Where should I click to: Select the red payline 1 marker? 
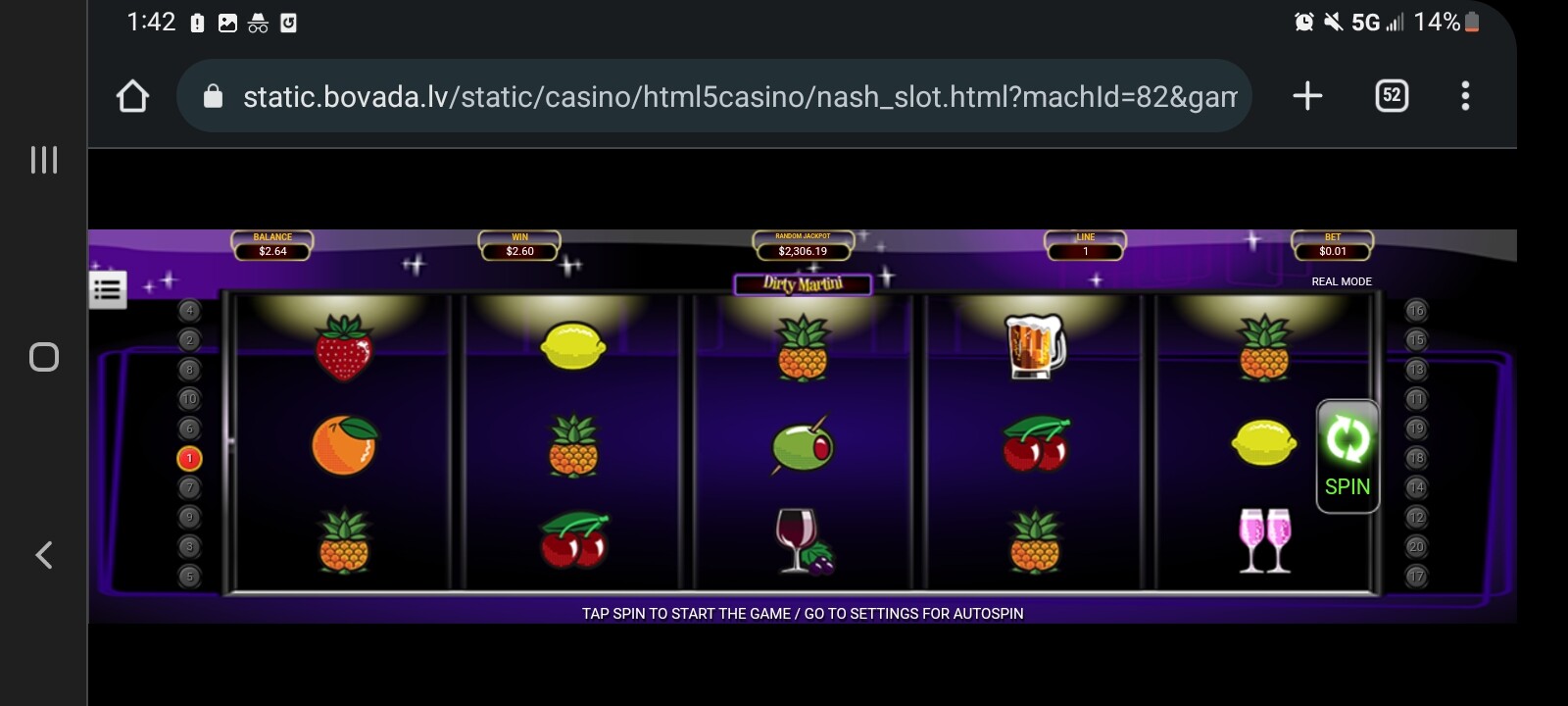click(x=189, y=458)
